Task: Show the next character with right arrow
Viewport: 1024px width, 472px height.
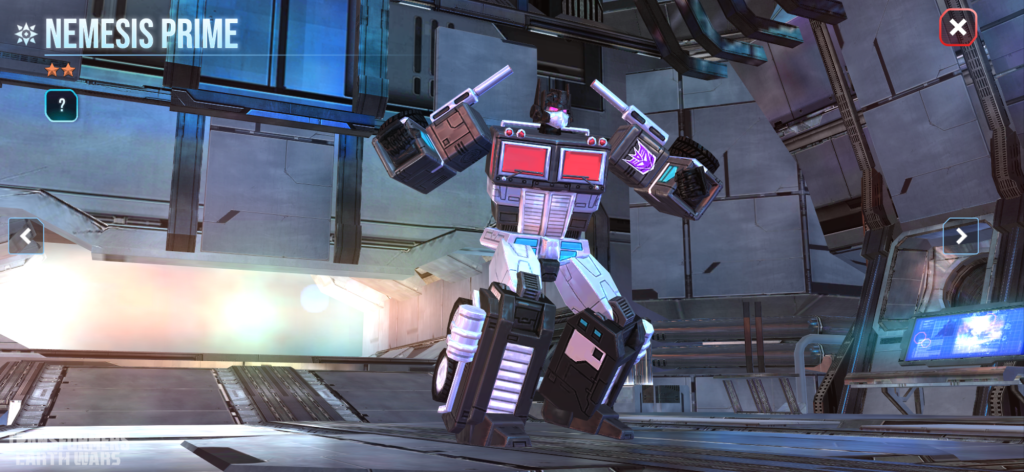Action: click(x=960, y=236)
